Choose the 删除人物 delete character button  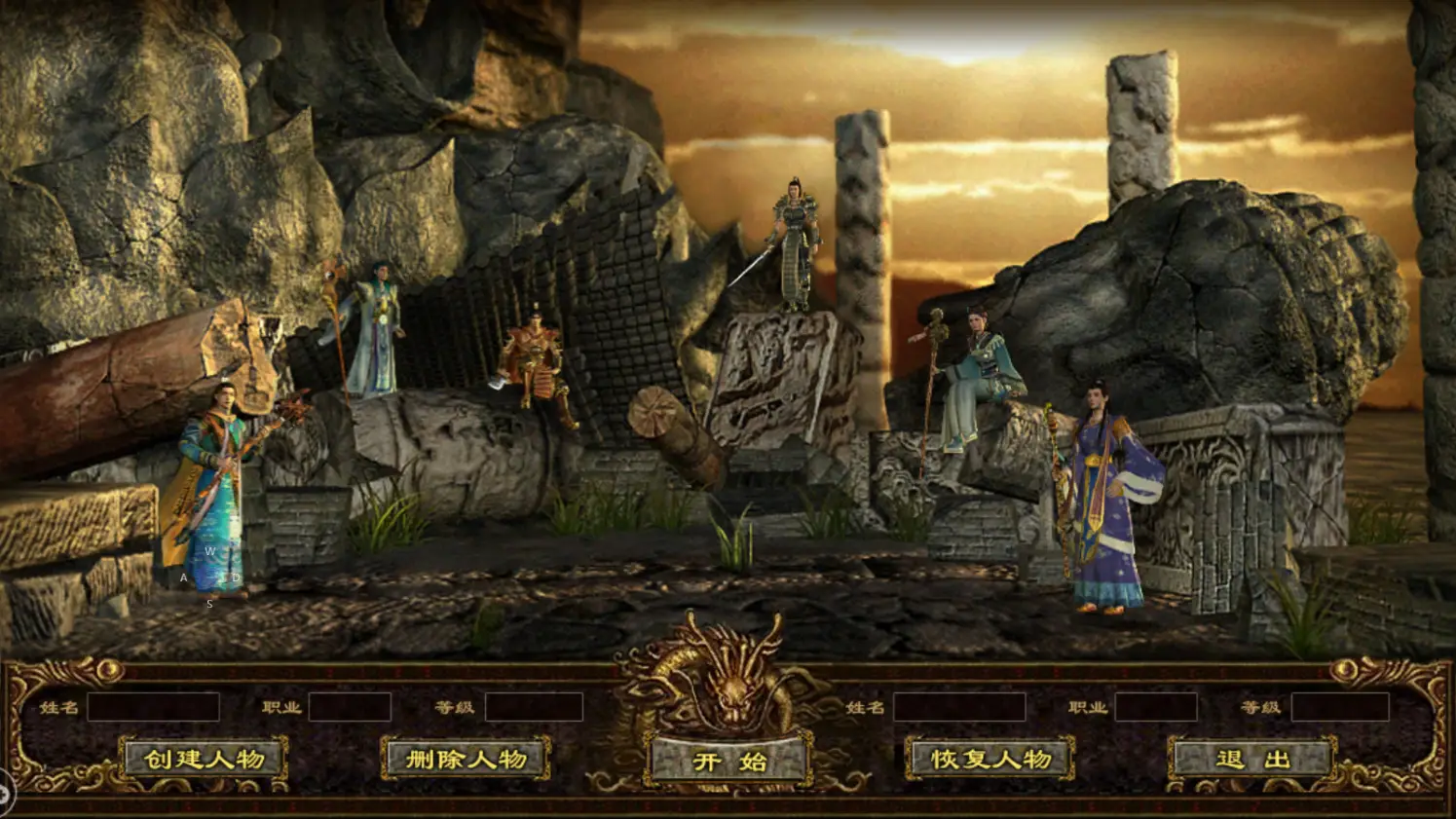[x=466, y=760]
